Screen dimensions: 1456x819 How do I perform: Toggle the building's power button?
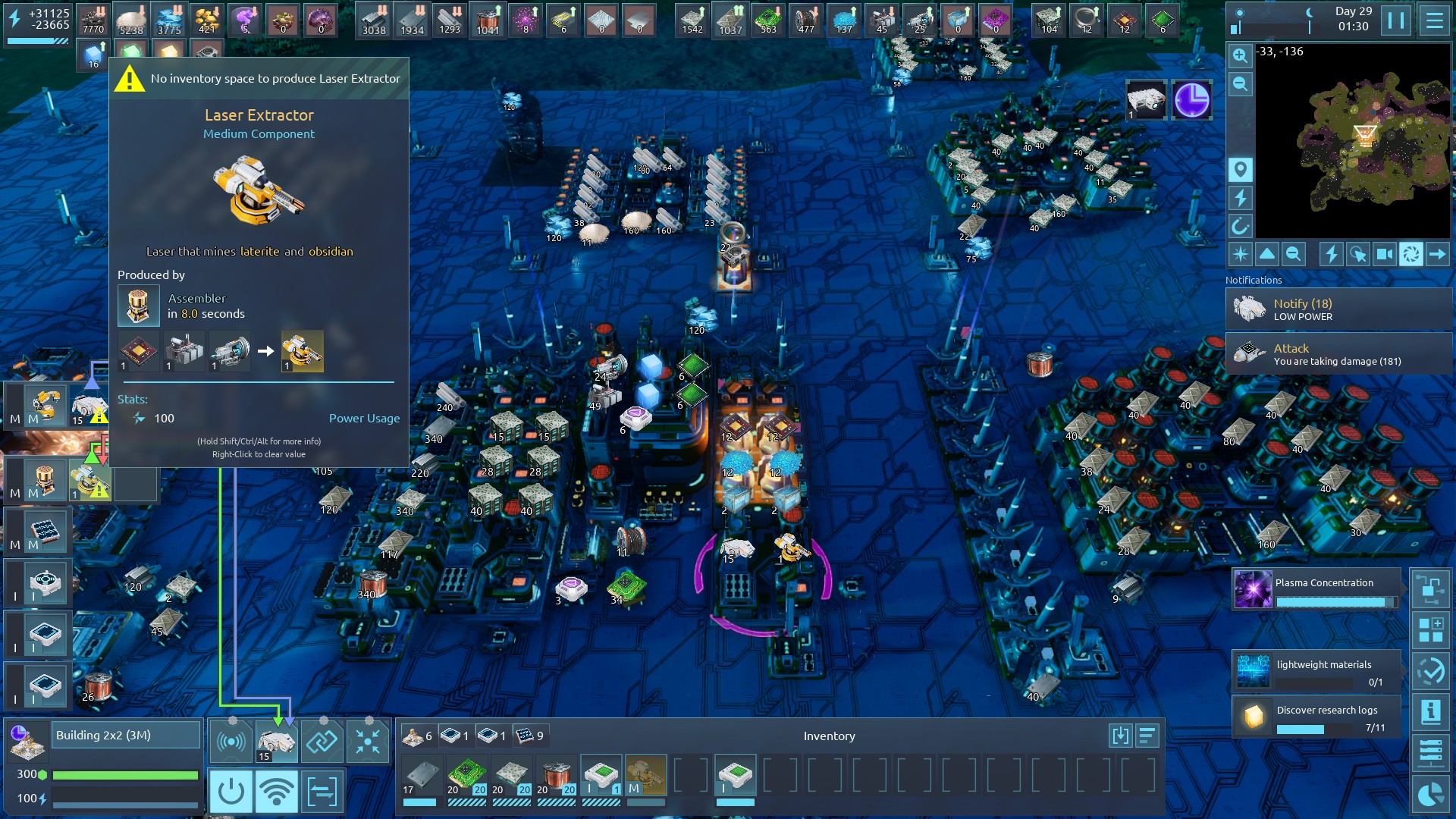click(x=231, y=792)
